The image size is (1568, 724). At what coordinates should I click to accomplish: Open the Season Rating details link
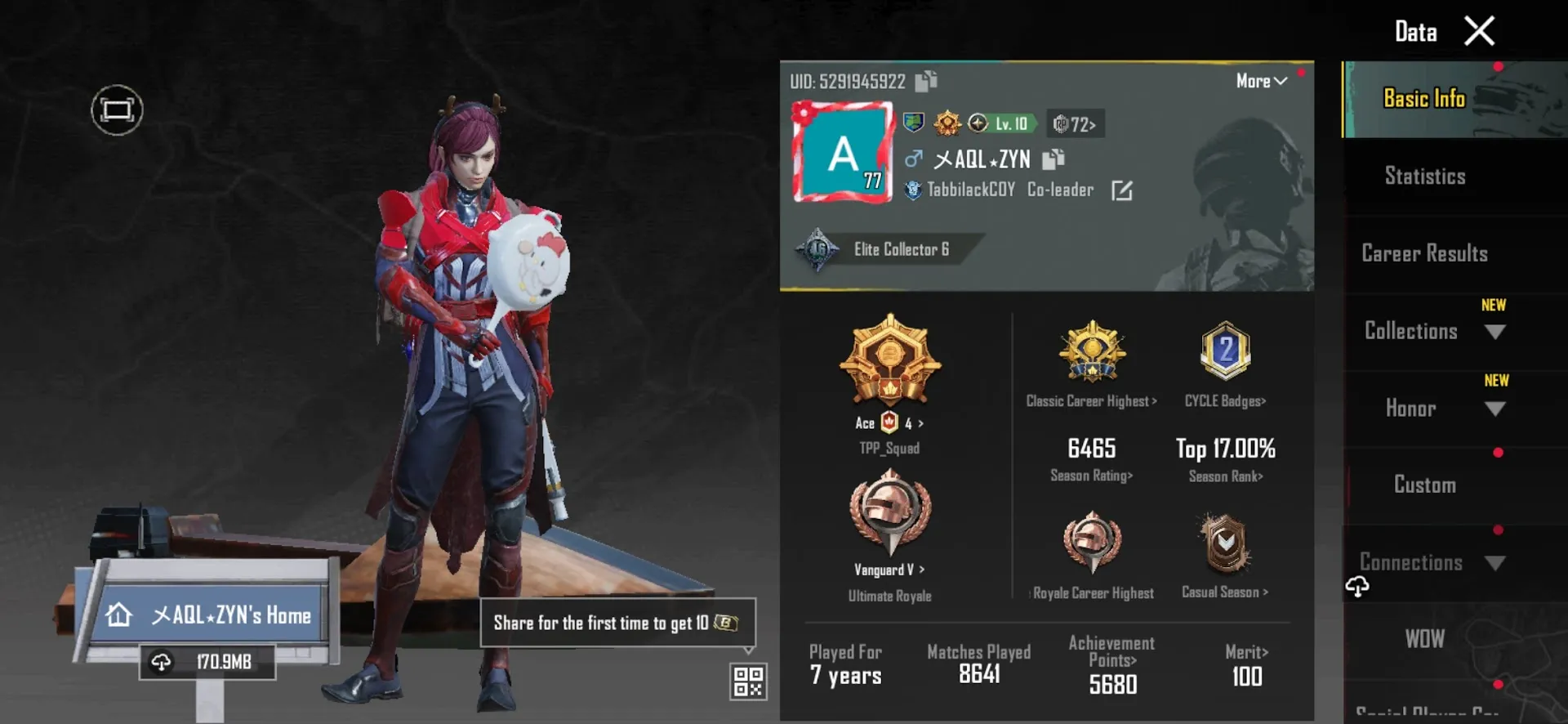point(1089,475)
